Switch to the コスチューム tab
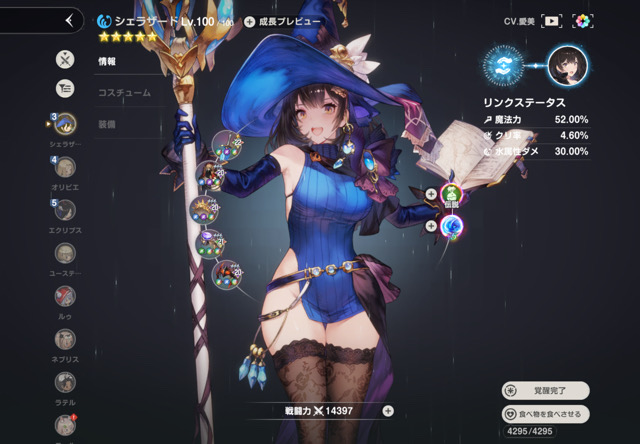This screenshot has width=640, height=444. point(123,92)
